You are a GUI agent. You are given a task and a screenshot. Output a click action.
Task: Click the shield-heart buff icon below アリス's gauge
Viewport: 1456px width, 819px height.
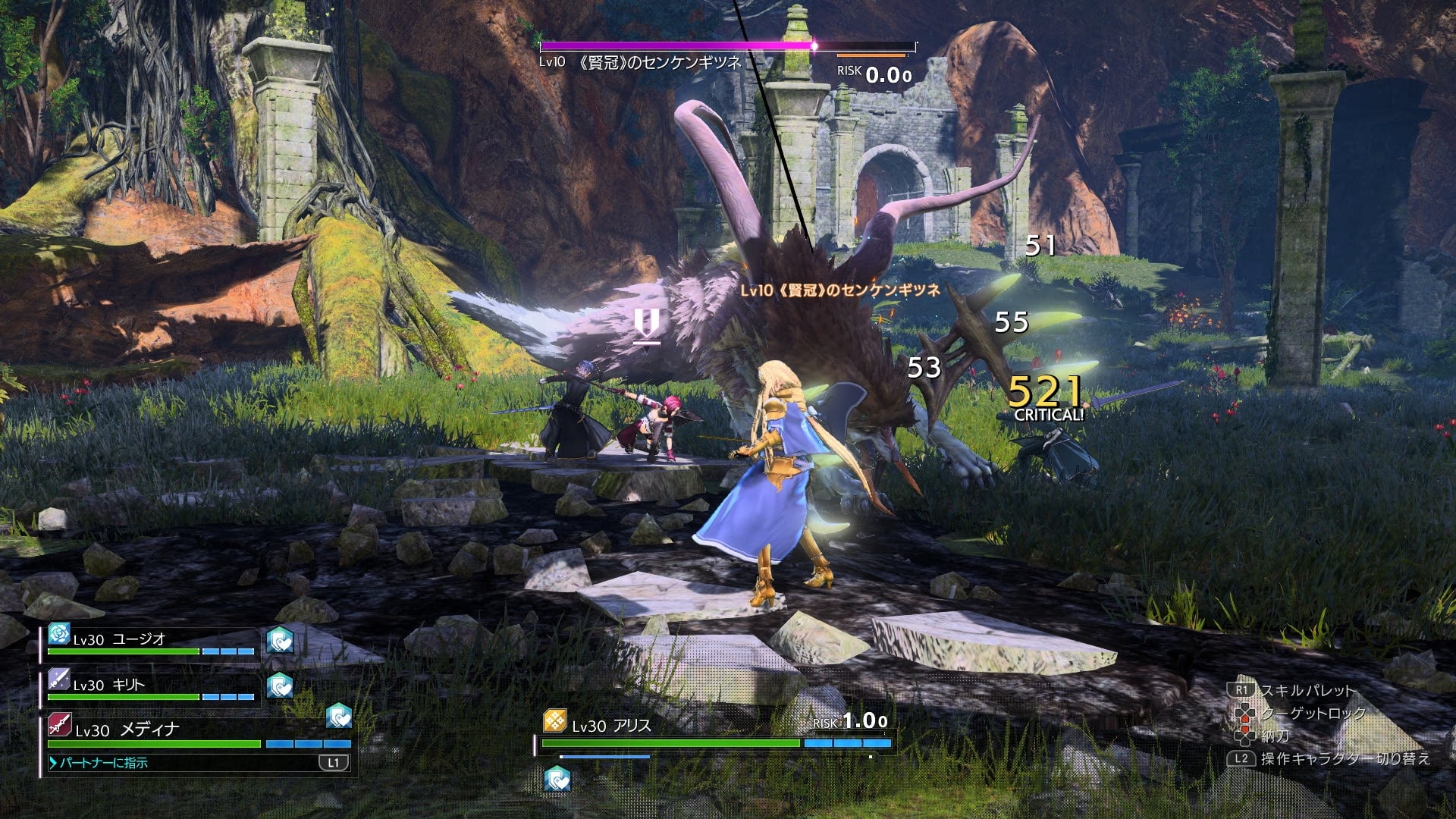557,779
